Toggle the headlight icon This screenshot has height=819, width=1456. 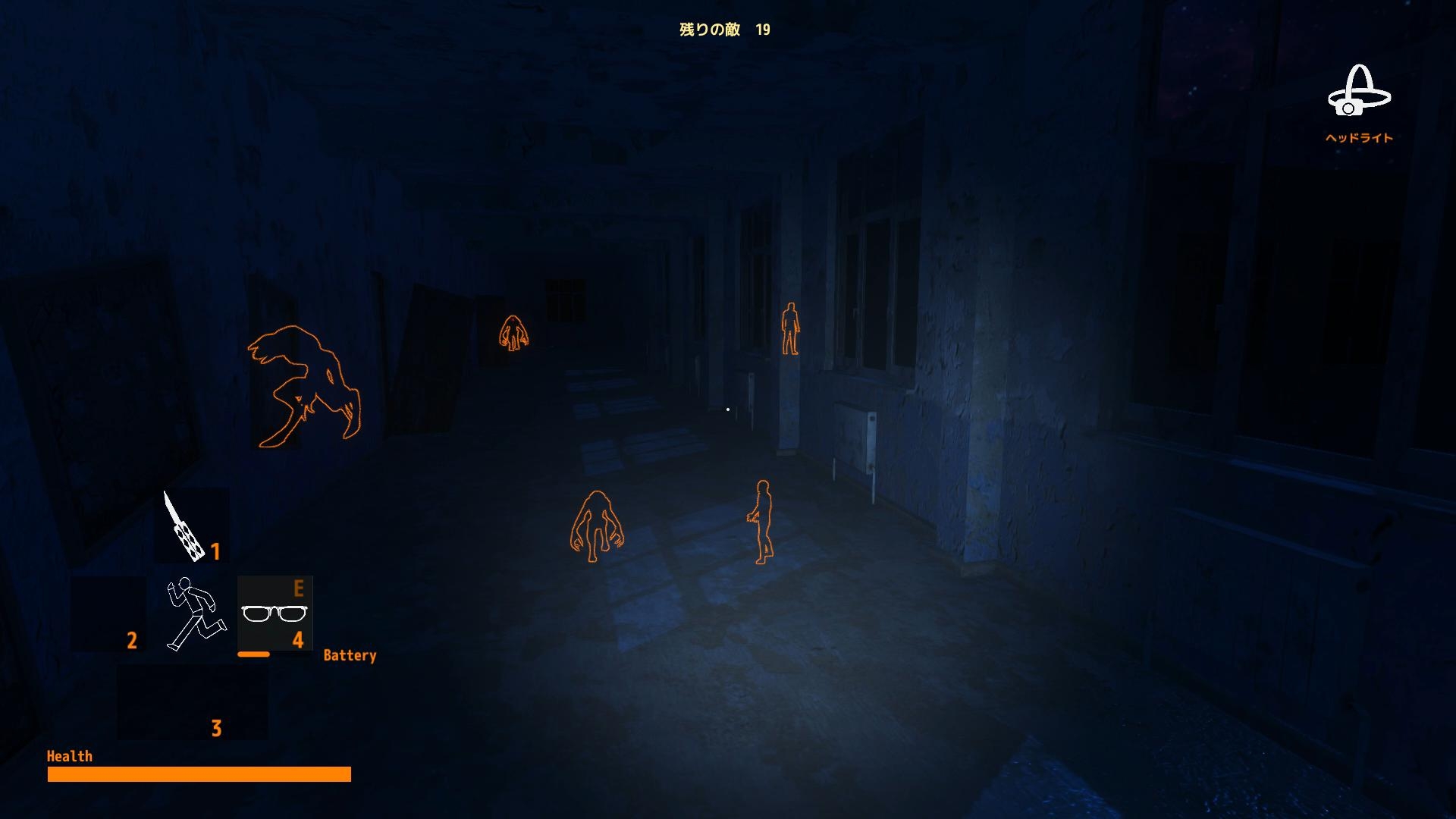[x=1358, y=93]
